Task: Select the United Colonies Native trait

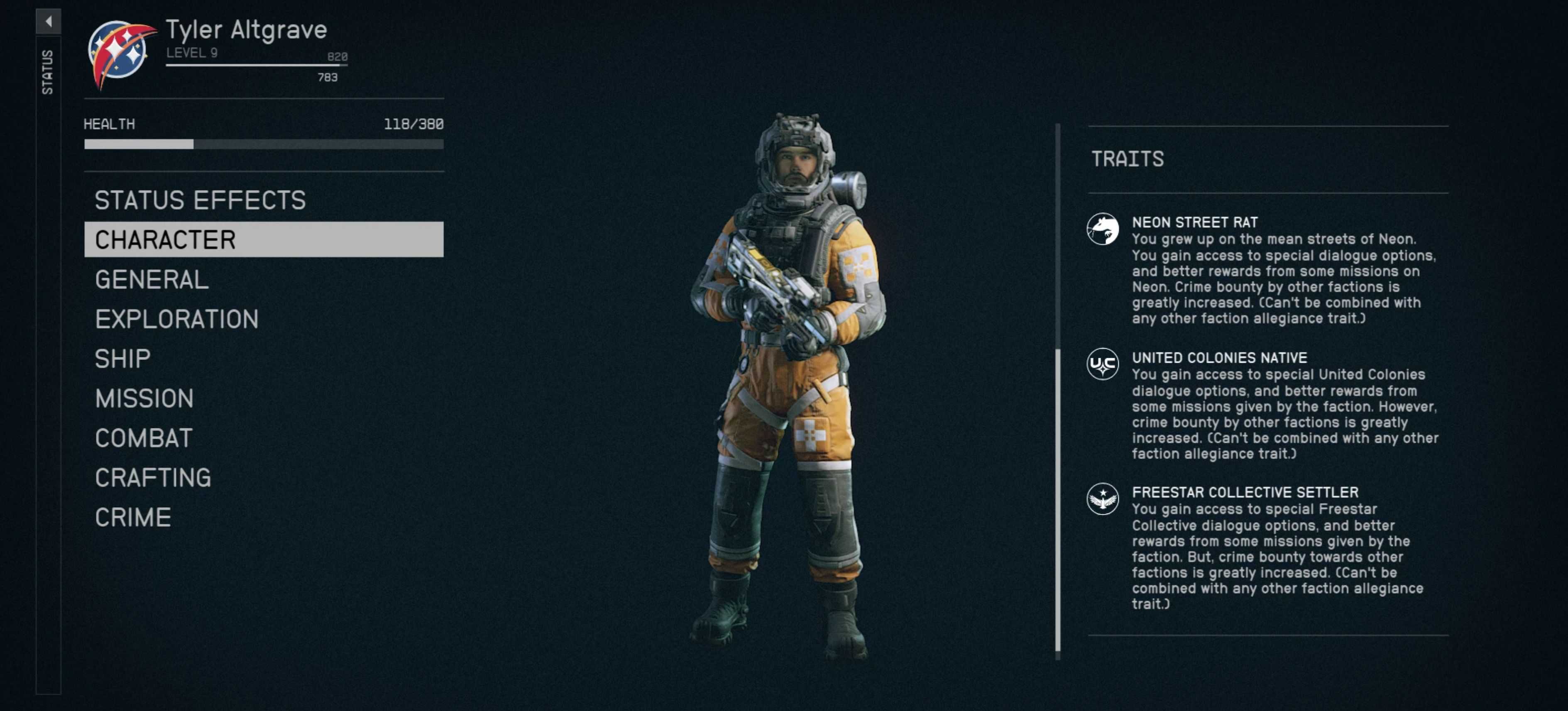Action: coord(1218,357)
